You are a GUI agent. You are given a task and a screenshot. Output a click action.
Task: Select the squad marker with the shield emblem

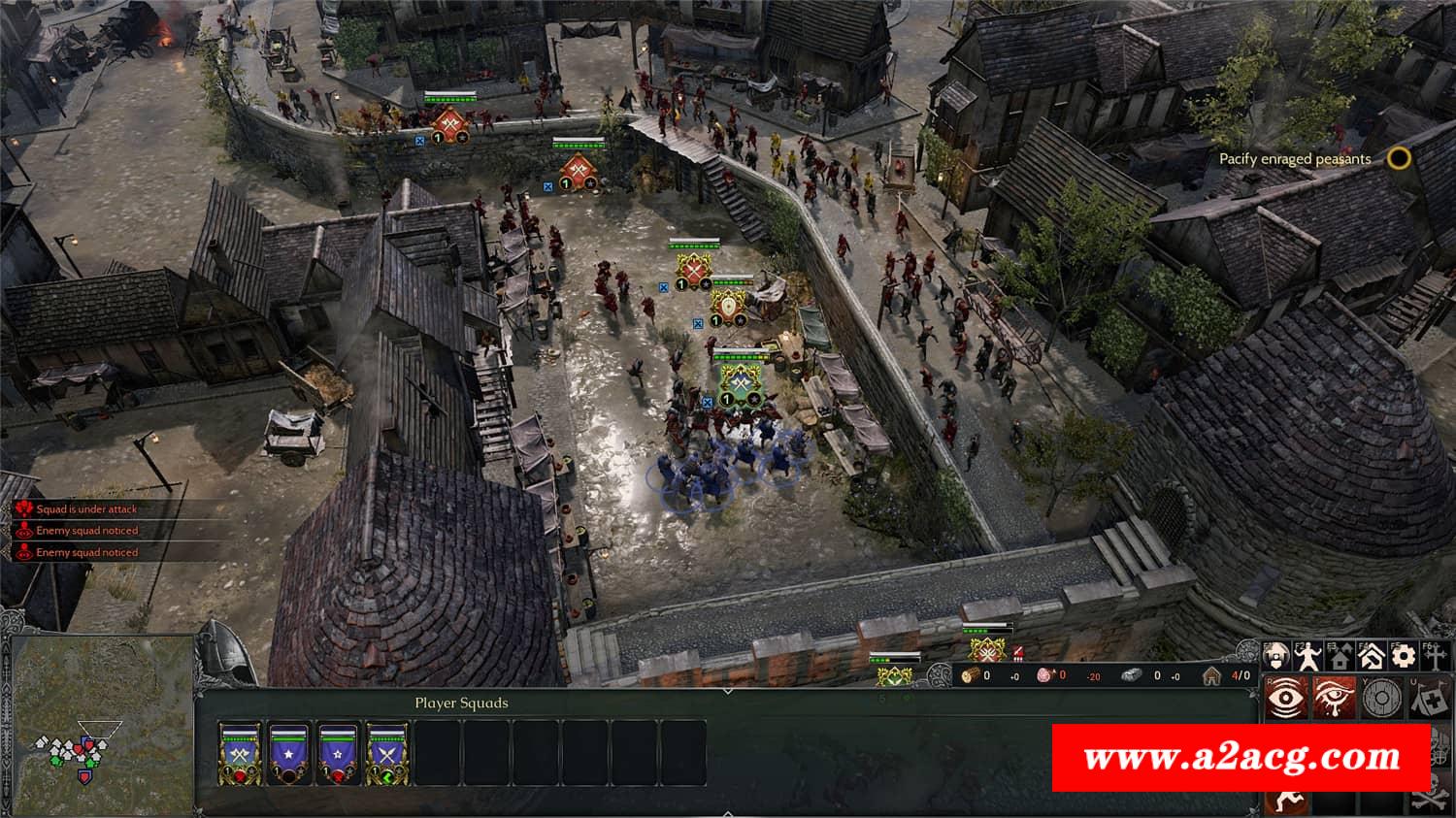pos(730,307)
